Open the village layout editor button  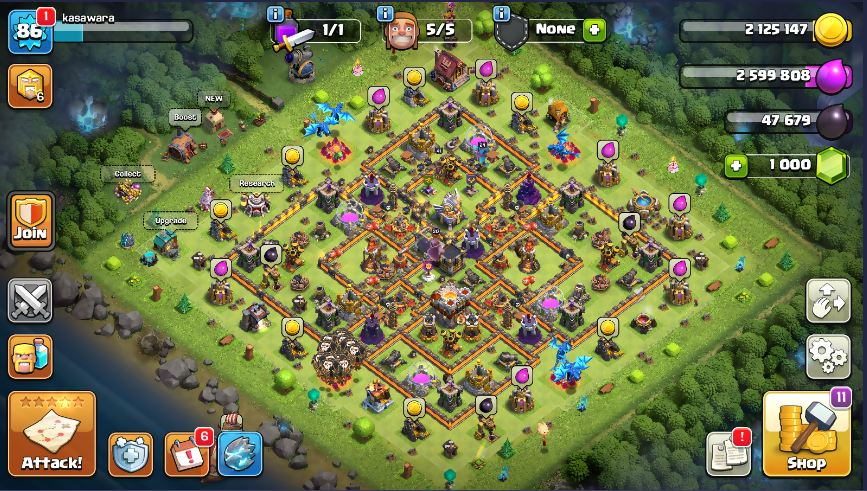(827, 300)
